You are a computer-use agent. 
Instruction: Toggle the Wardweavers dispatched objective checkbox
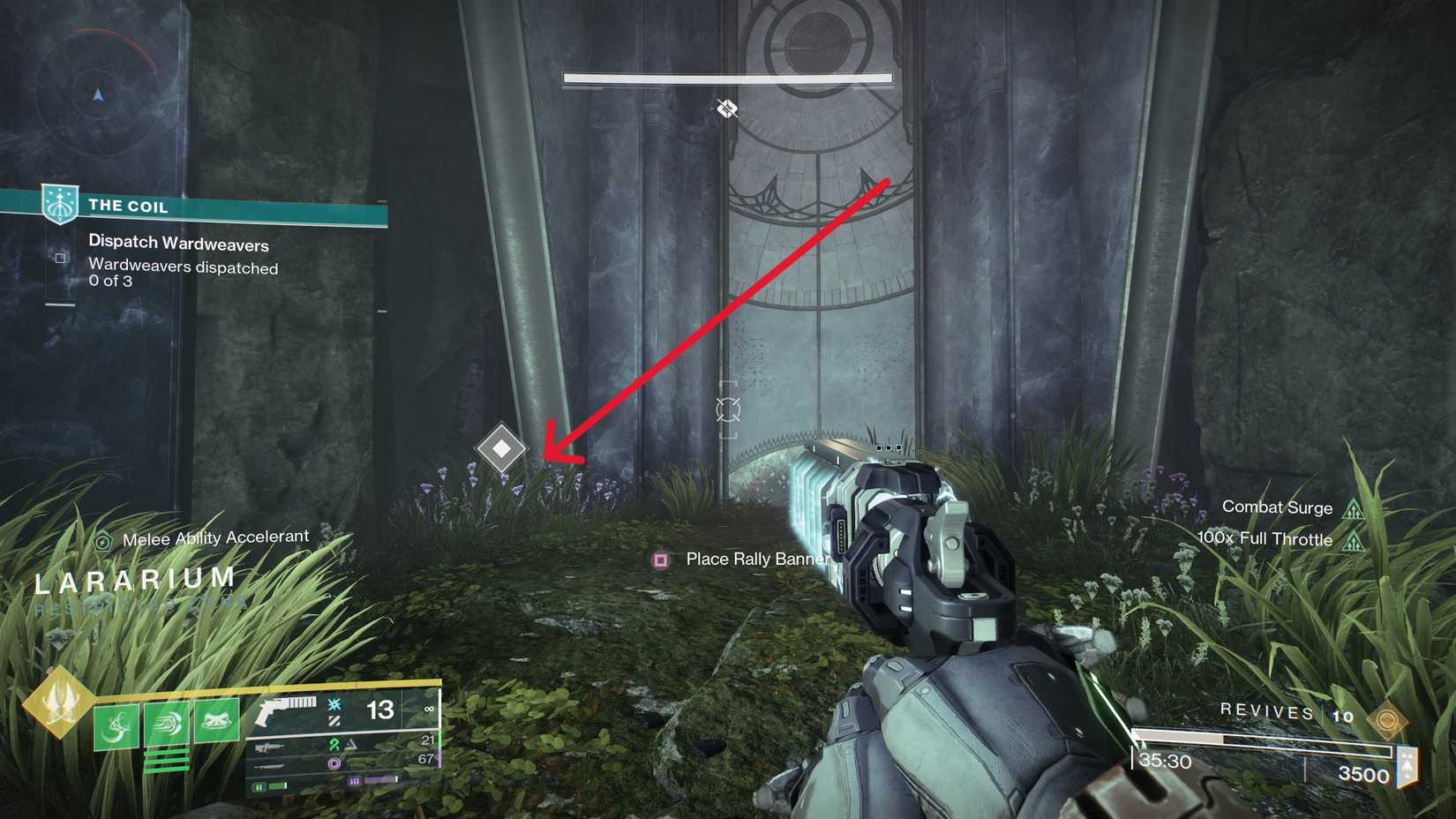[x=60, y=258]
